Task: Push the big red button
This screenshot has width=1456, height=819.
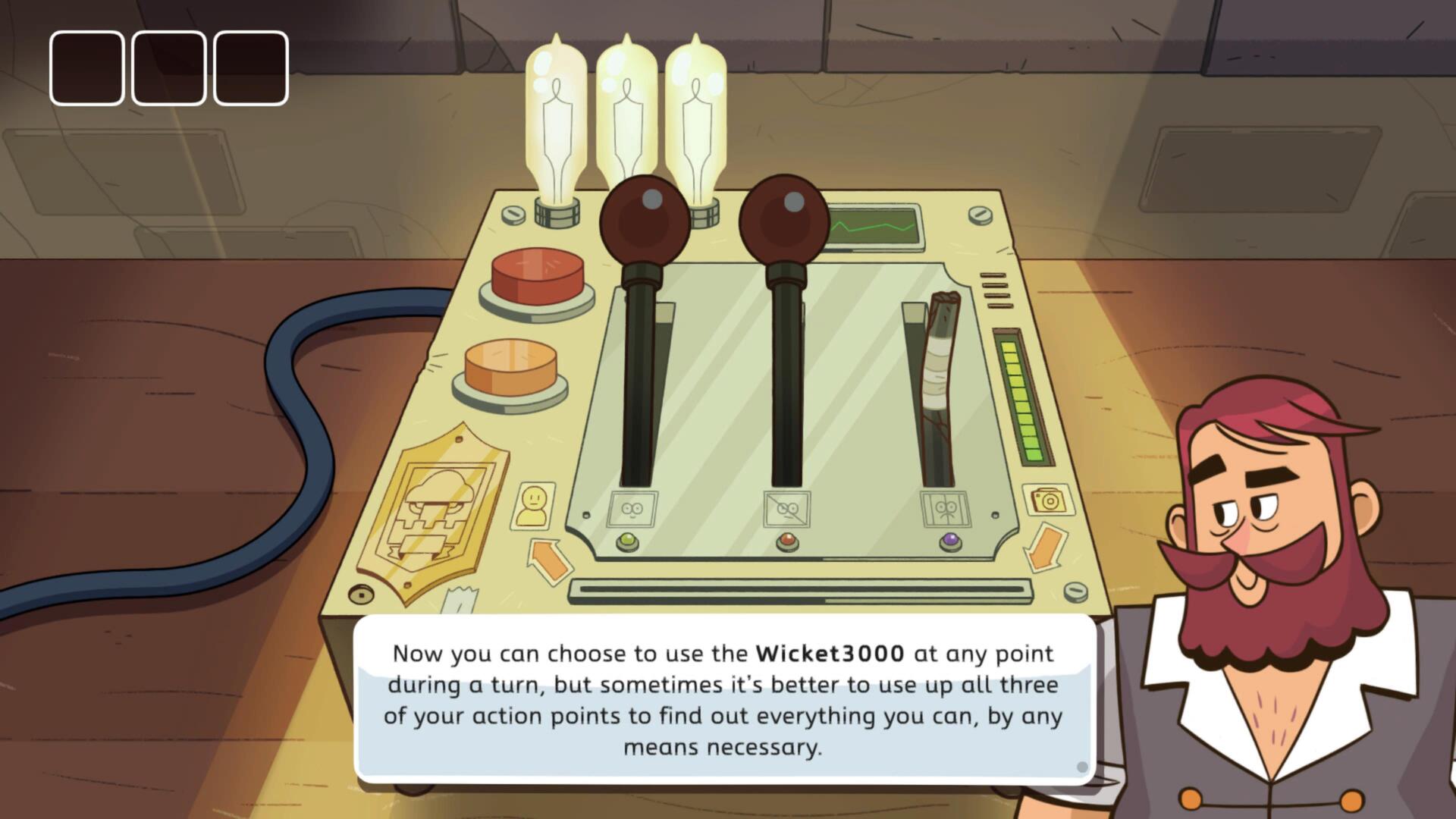Action: (537, 273)
